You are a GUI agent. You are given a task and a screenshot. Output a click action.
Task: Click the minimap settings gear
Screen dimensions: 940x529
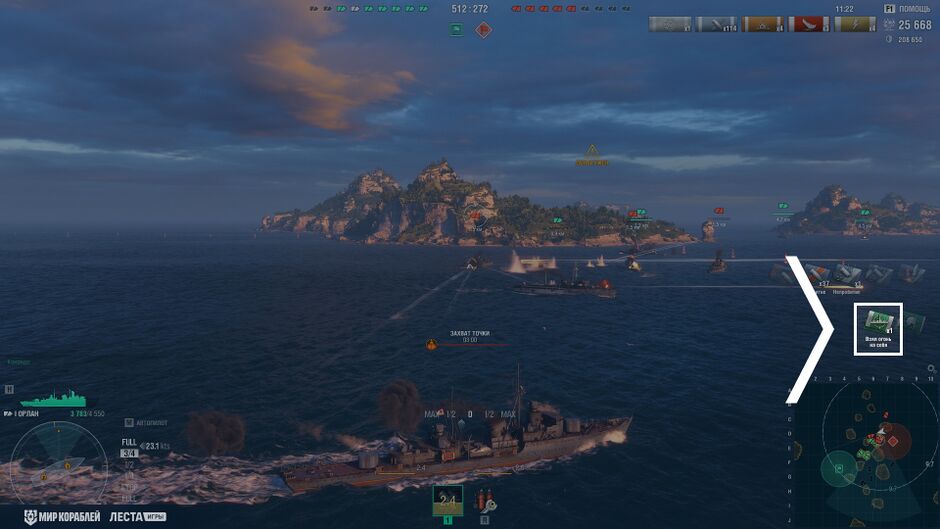(930, 369)
